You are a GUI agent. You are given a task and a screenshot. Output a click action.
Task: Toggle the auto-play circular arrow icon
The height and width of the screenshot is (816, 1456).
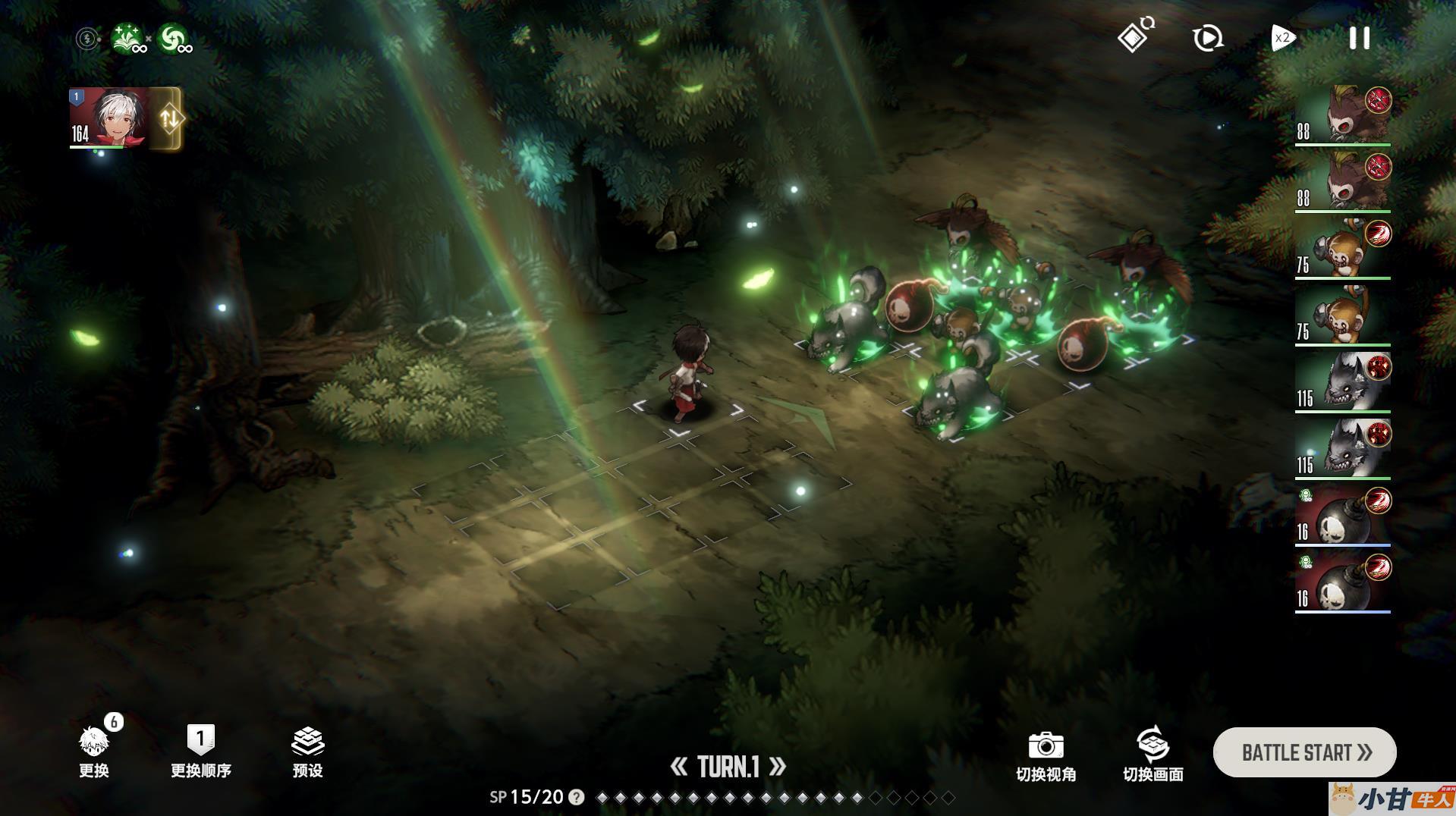pyautogui.click(x=1207, y=38)
